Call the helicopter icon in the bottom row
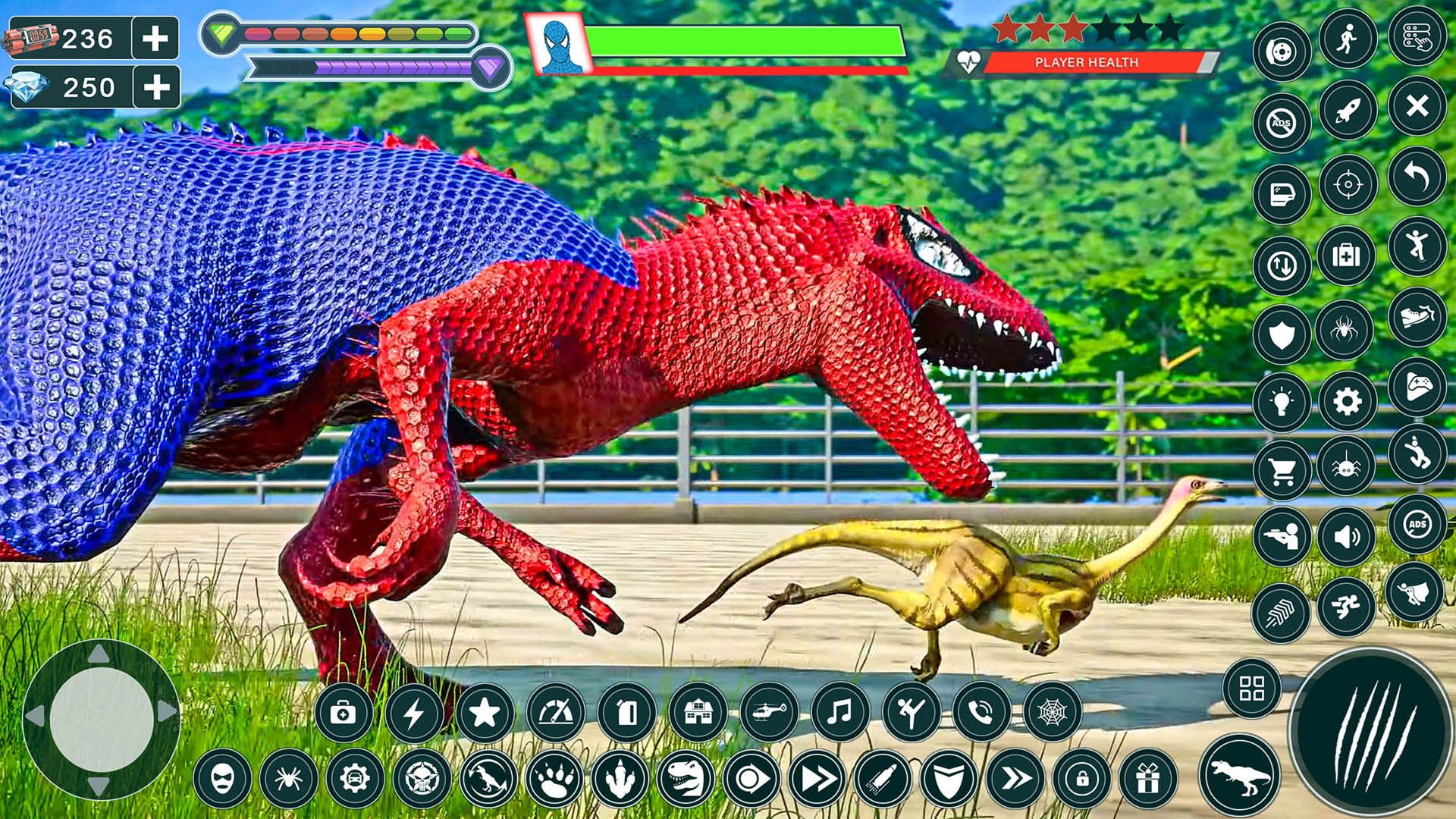 pos(770,713)
